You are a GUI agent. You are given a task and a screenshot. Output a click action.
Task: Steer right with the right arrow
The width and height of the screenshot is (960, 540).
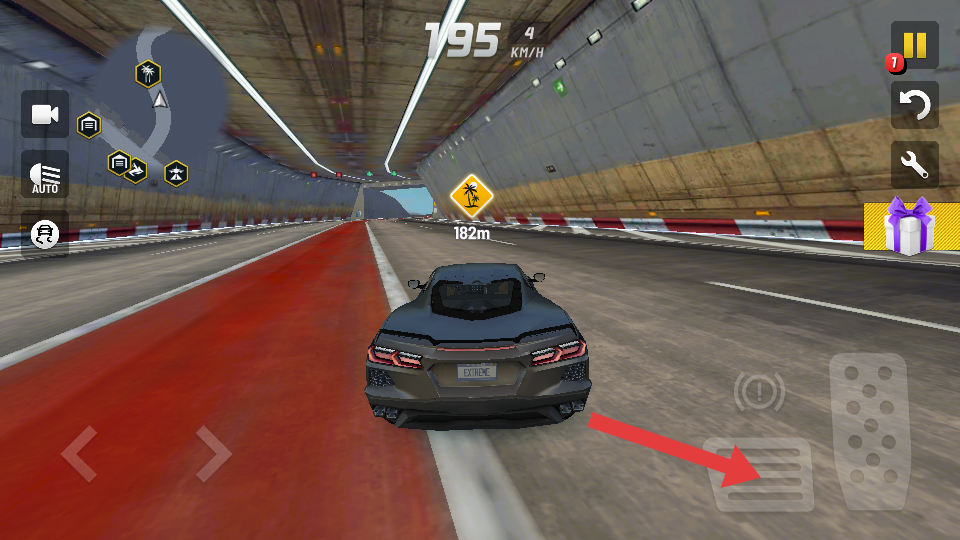213,453
